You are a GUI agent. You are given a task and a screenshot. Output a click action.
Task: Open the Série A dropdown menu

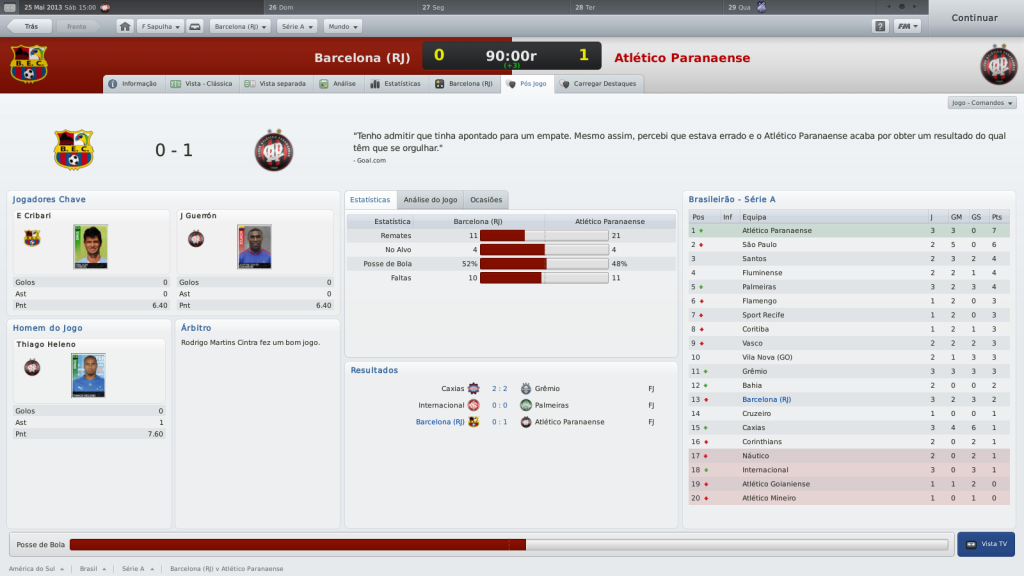(297, 27)
